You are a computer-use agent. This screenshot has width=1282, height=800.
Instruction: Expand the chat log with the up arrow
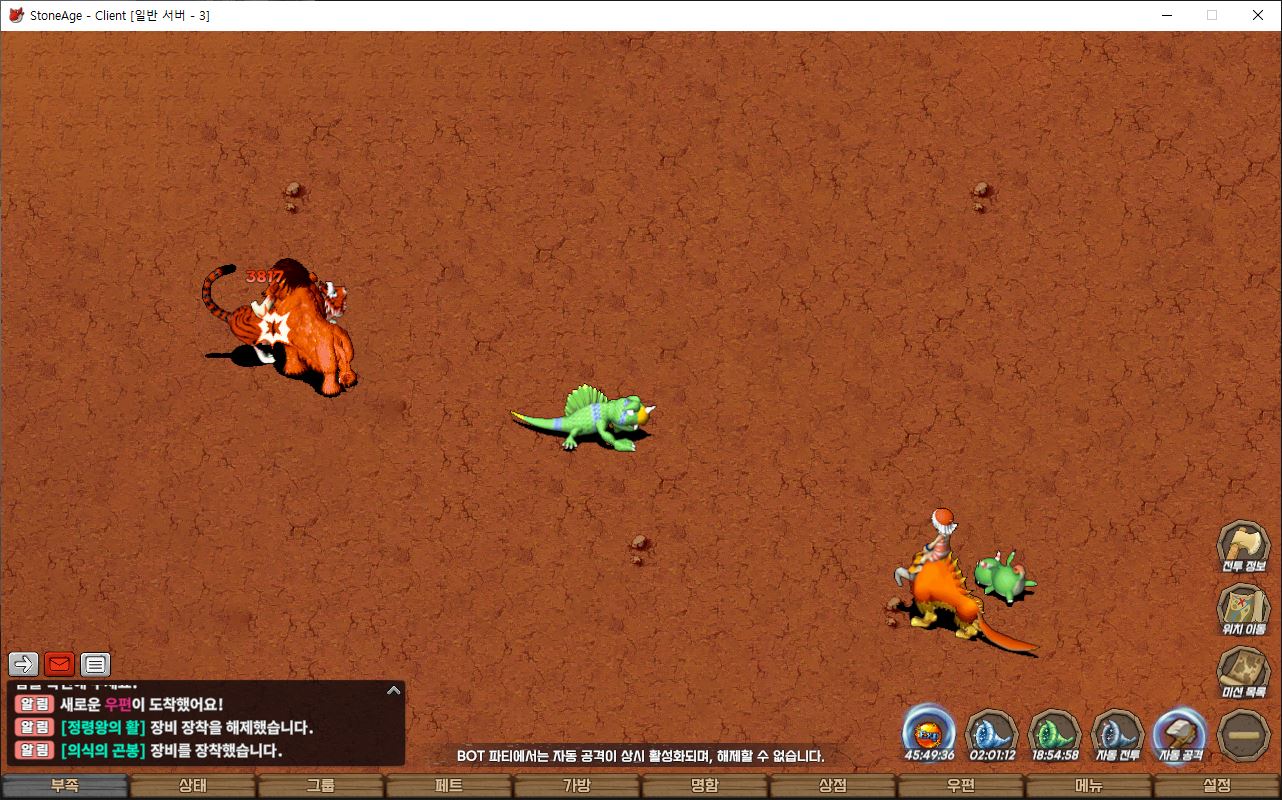[x=394, y=690]
